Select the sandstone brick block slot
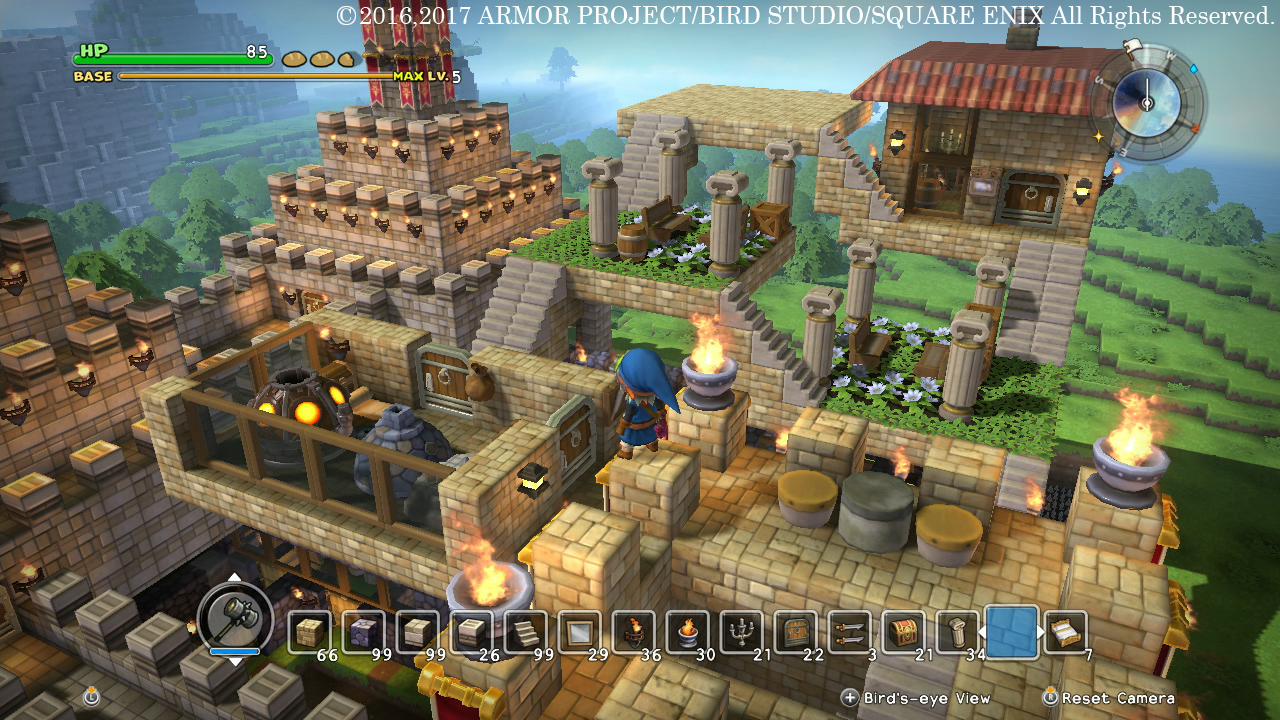The width and height of the screenshot is (1280, 720). point(310,632)
